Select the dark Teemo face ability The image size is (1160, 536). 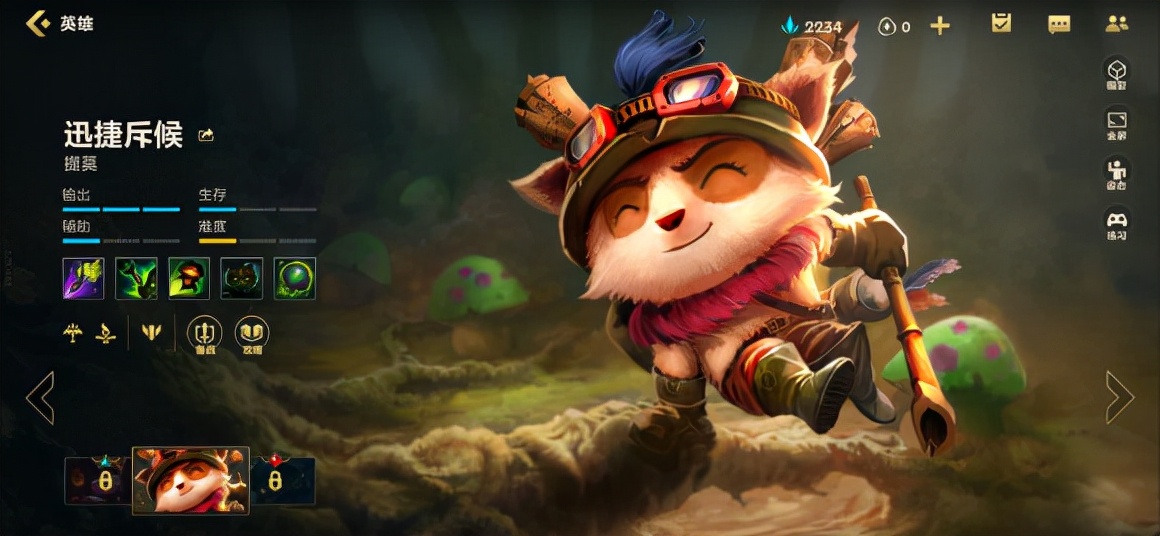[242, 278]
